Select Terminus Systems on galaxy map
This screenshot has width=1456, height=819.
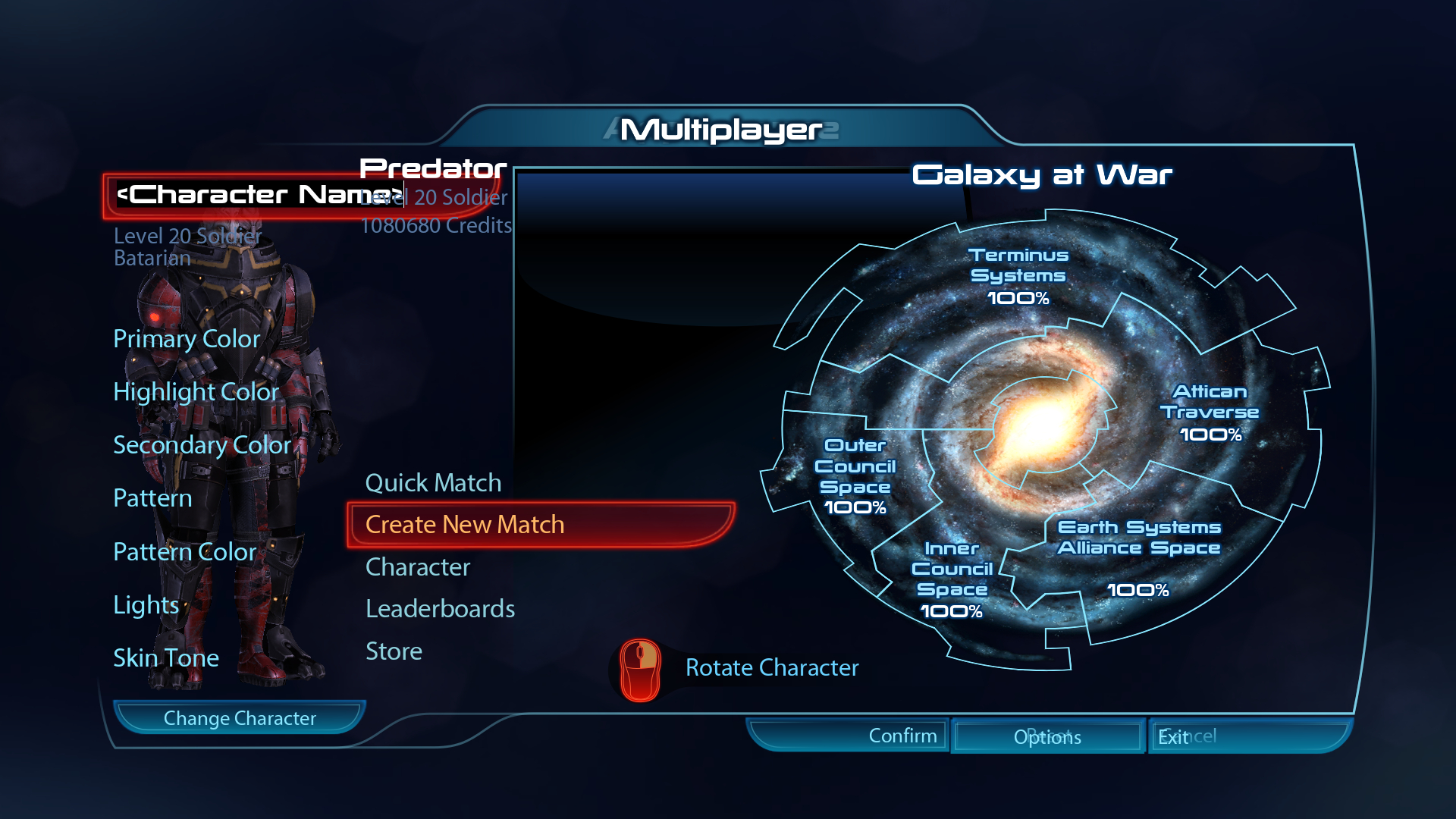[1018, 275]
